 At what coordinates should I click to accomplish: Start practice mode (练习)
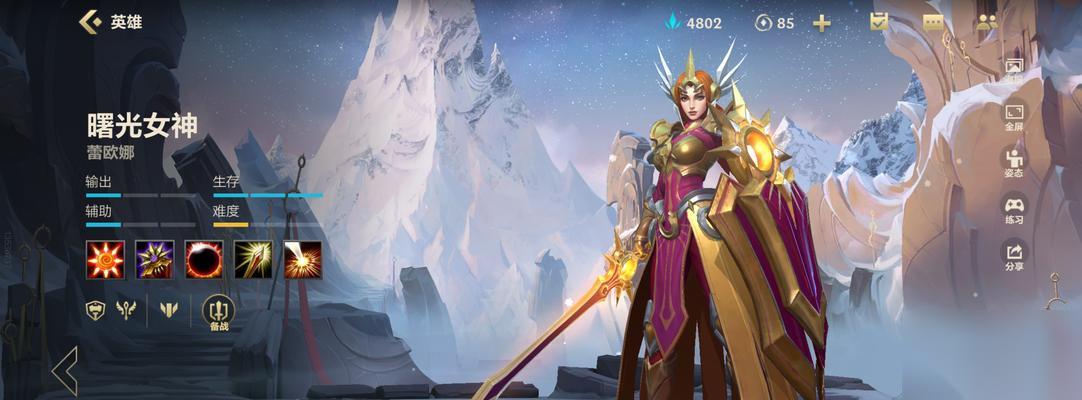coord(1014,210)
